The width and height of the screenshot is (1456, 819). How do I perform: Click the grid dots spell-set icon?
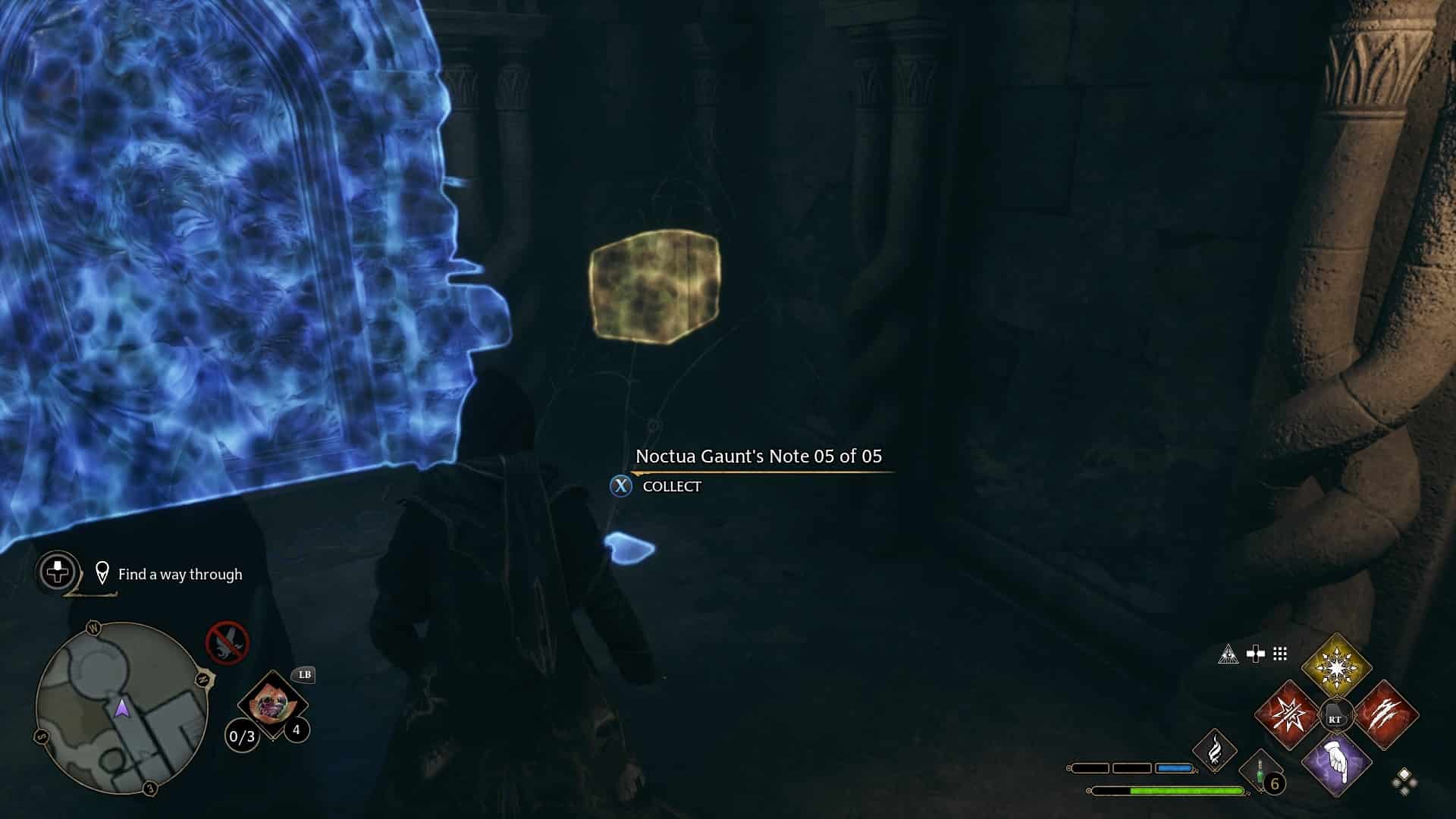coord(1279,654)
